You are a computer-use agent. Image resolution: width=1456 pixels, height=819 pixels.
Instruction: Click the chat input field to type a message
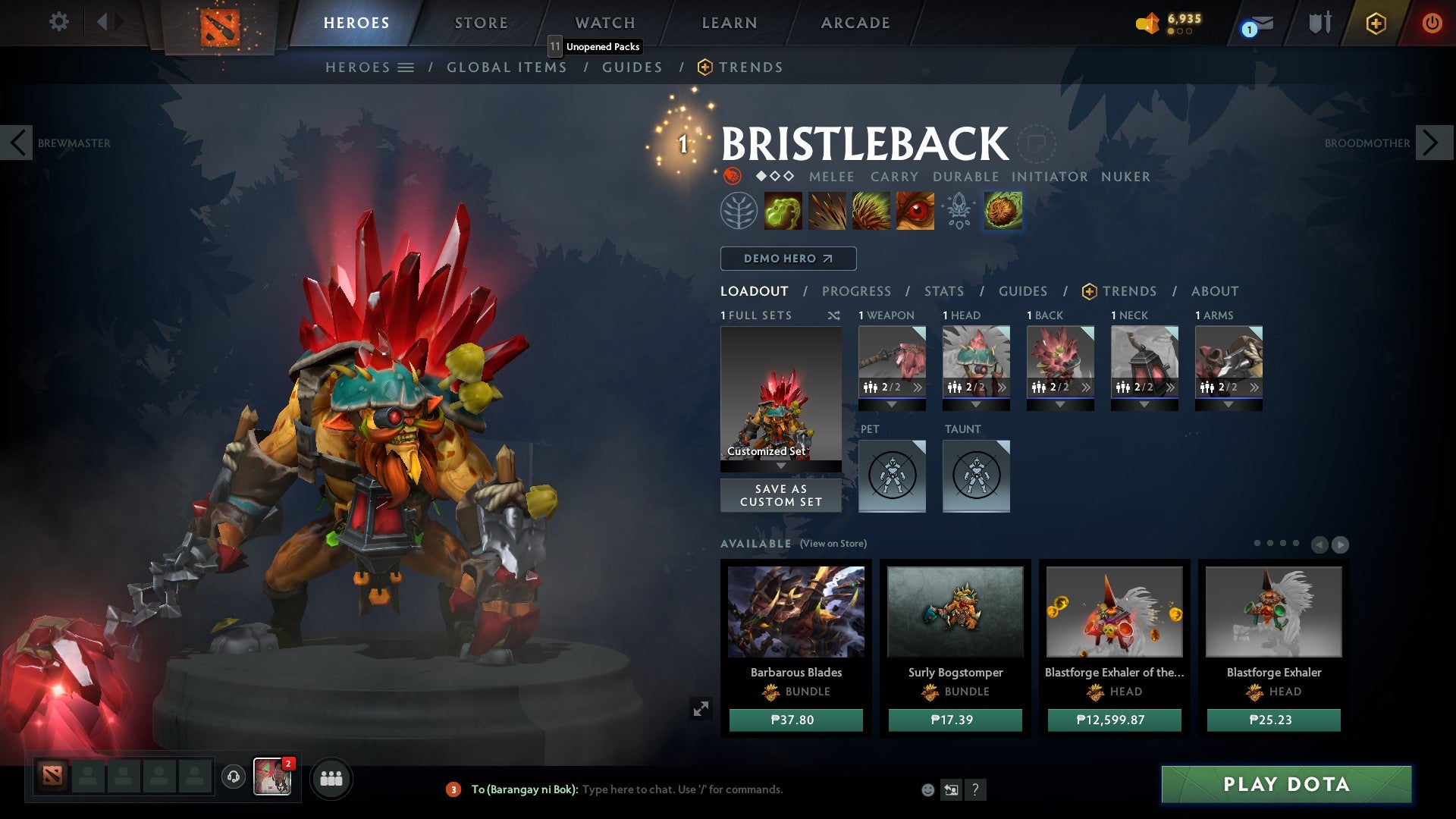(682, 789)
